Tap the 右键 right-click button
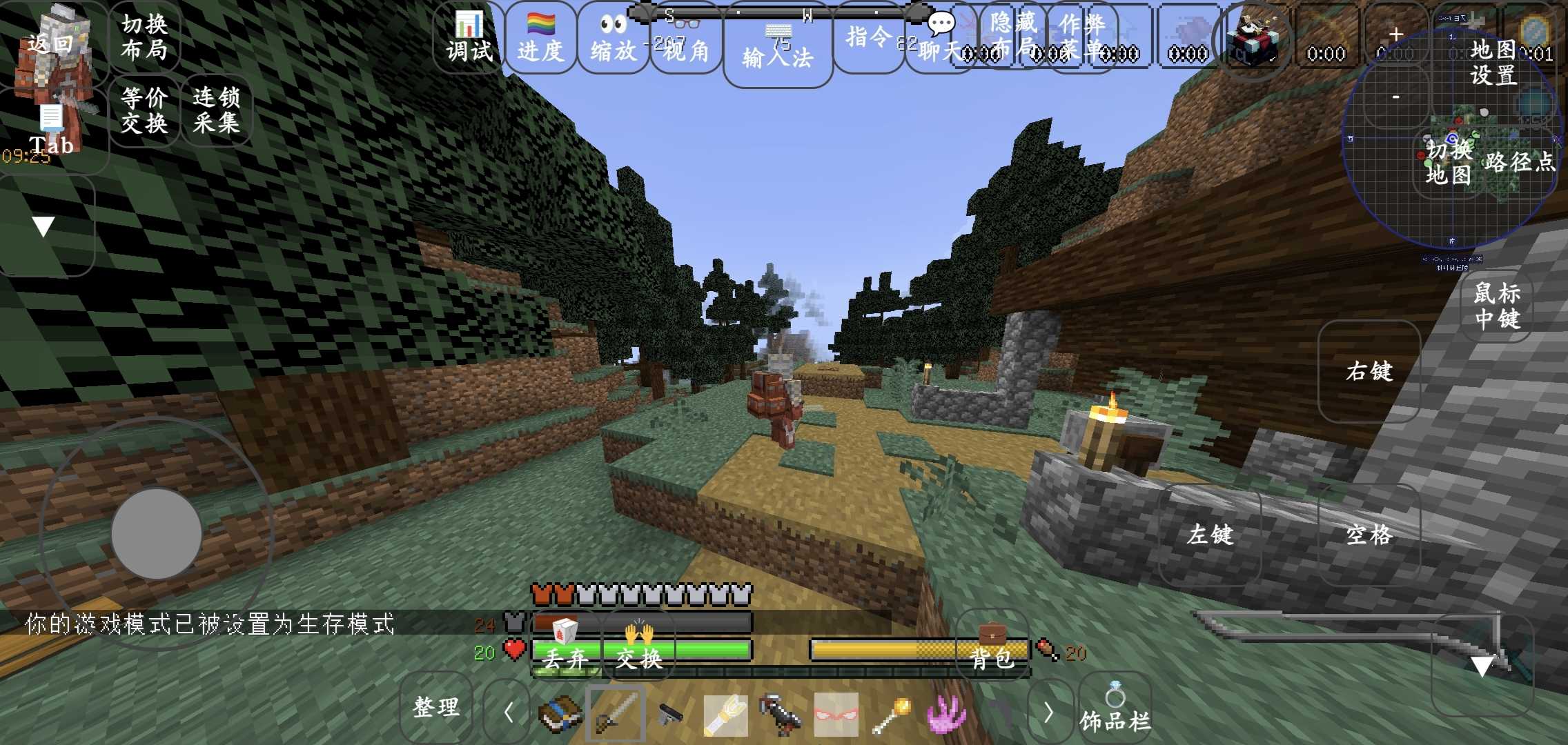 click(1369, 371)
